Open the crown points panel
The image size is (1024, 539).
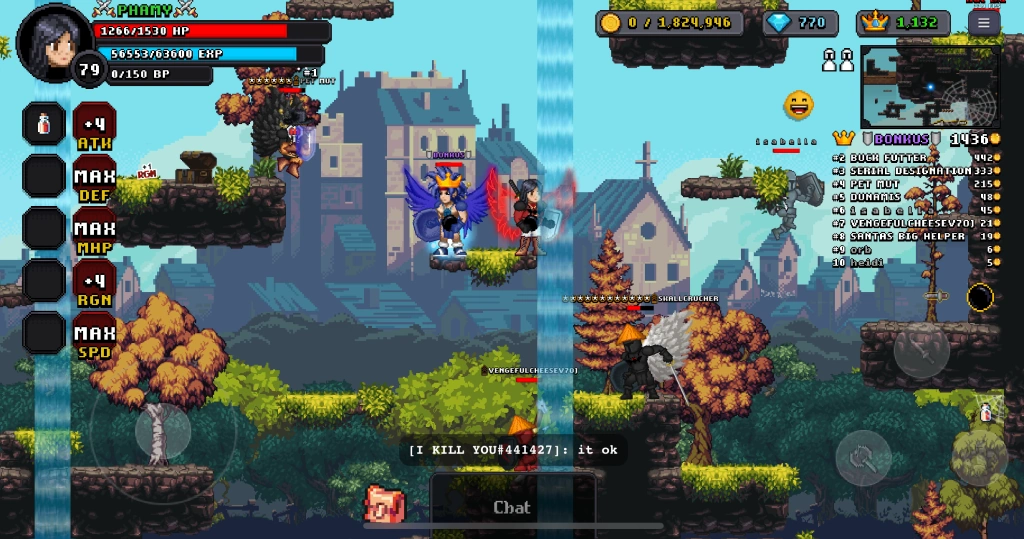[x=903, y=23]
